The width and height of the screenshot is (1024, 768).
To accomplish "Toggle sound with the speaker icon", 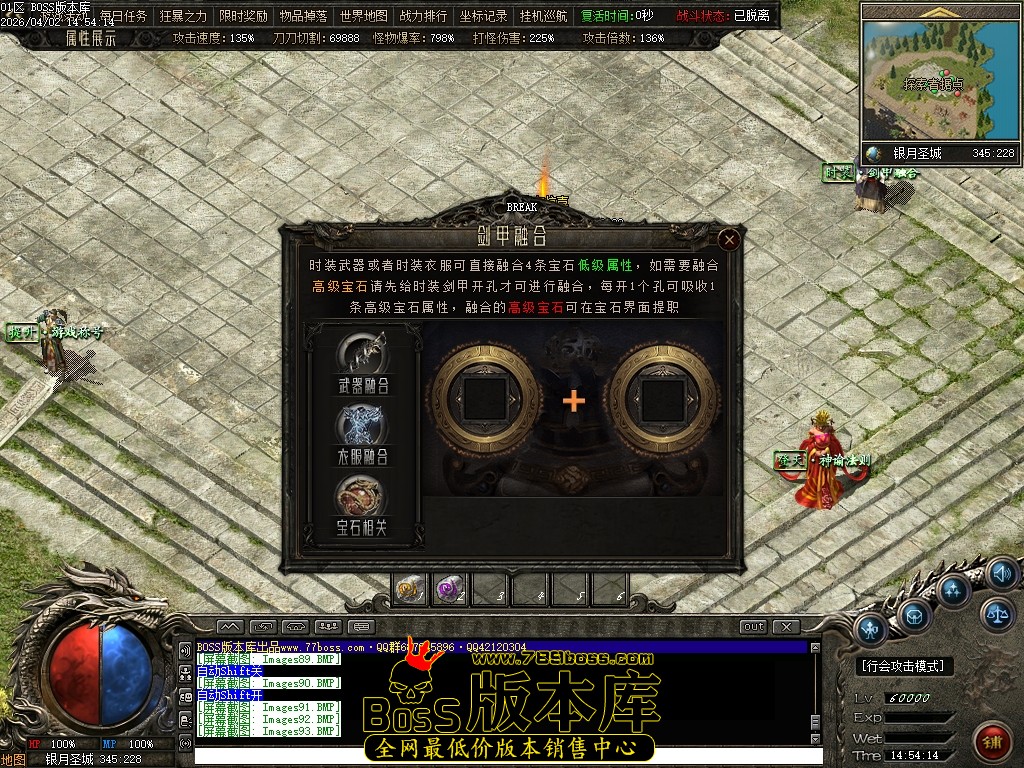I will [x=1001, y=574].
